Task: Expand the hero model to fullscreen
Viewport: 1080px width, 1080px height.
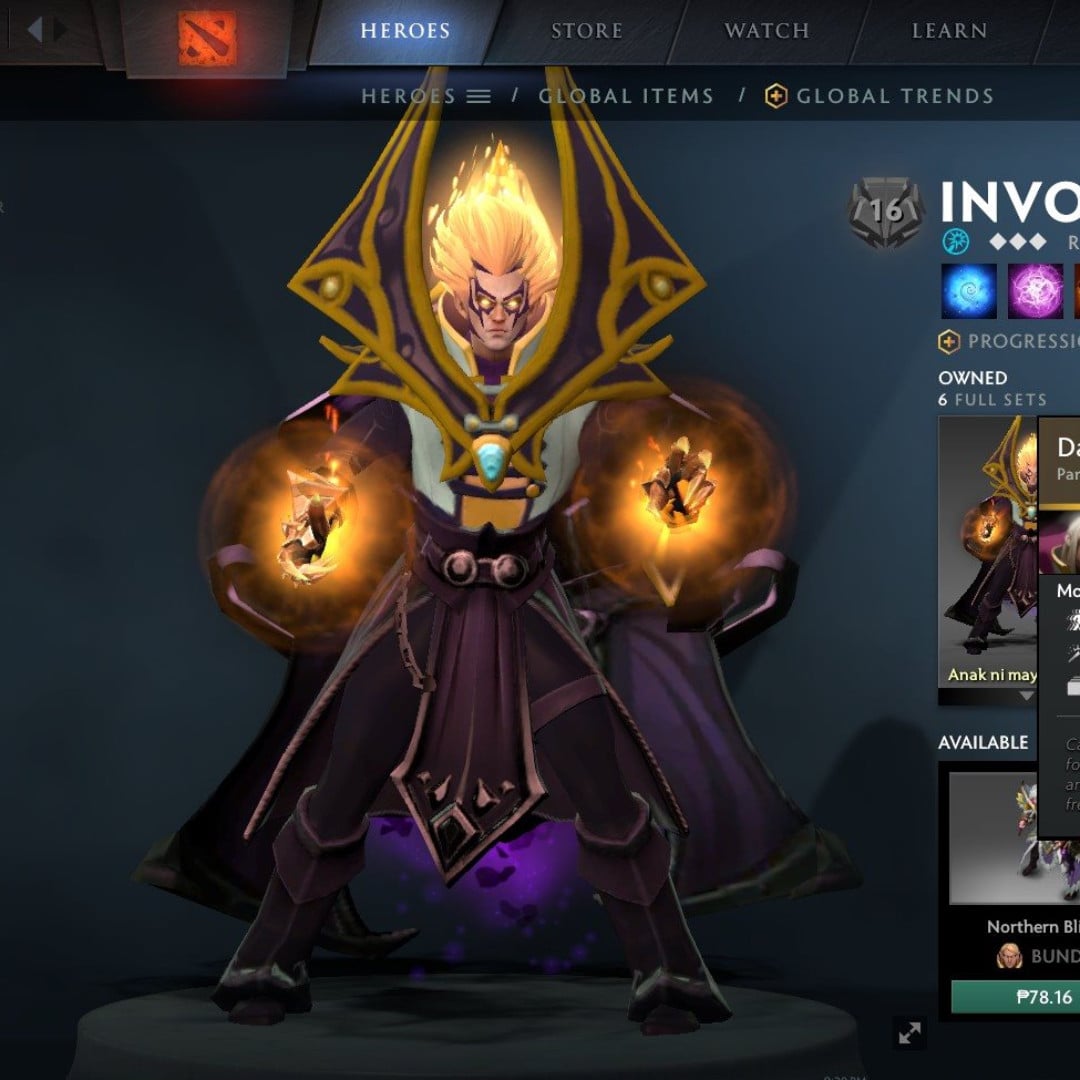Action: (x=910, y=1034)
